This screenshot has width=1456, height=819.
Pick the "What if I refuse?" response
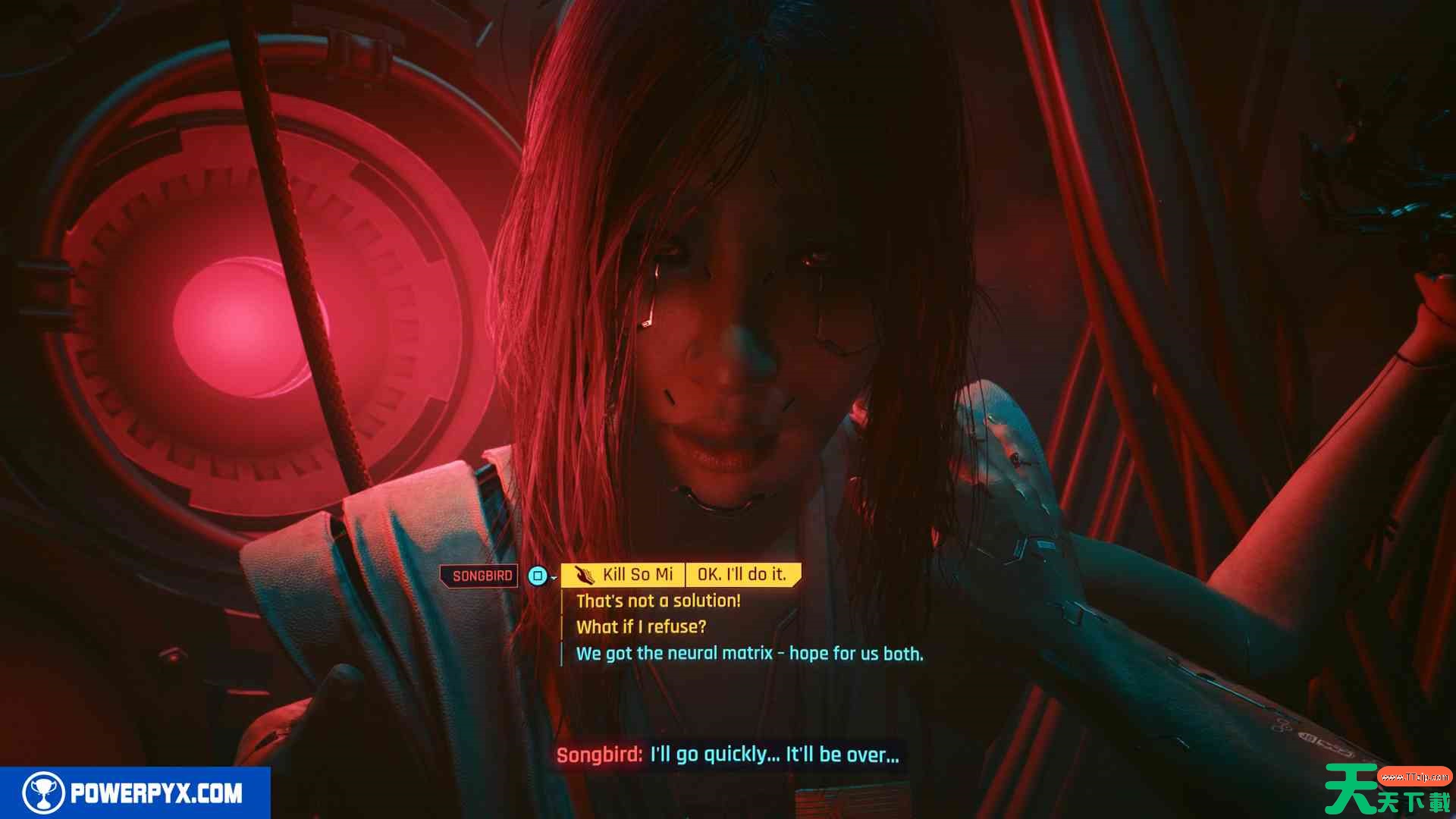[641, 627]
